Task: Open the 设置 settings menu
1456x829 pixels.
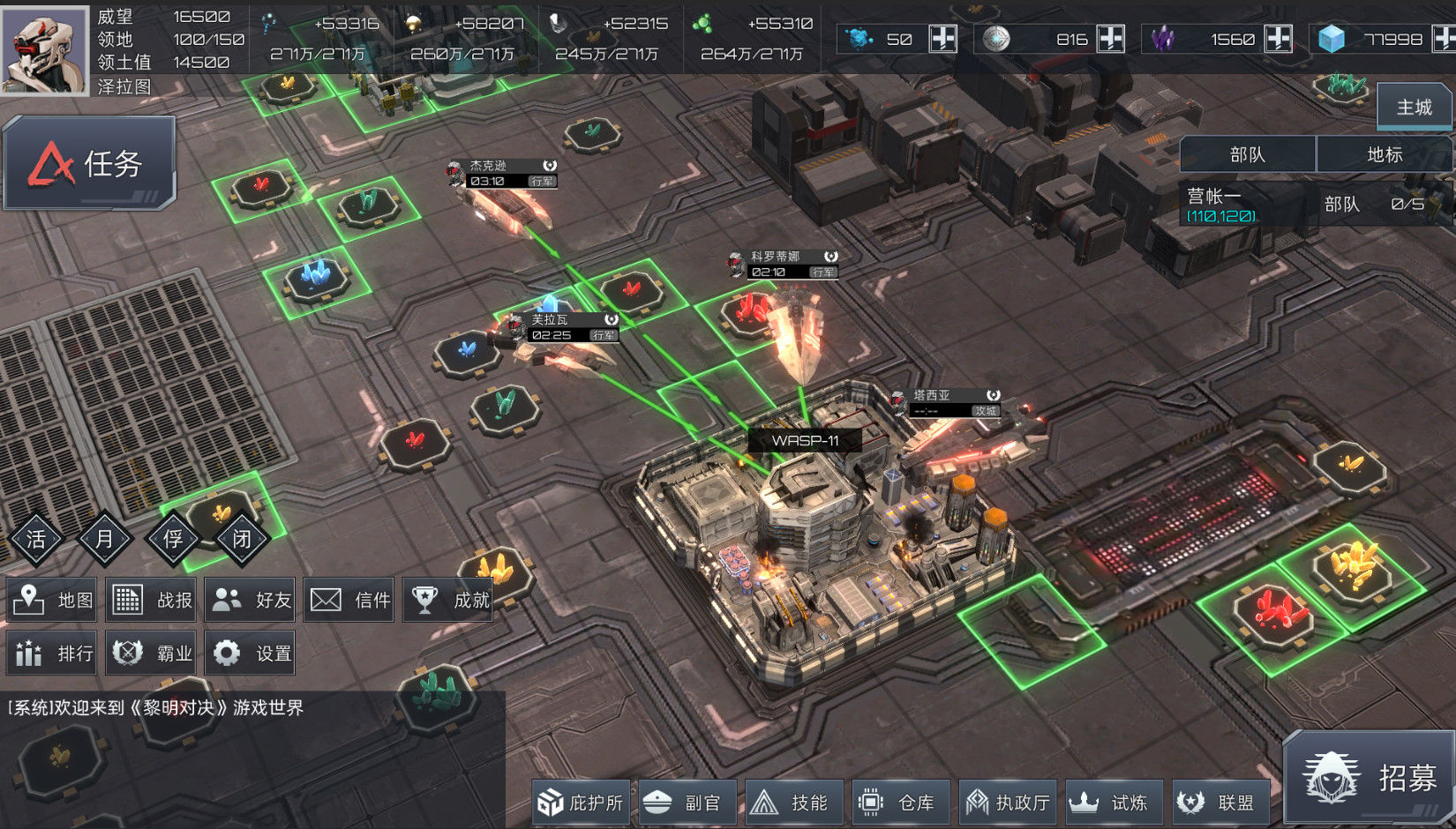Action: coord(251,653)
